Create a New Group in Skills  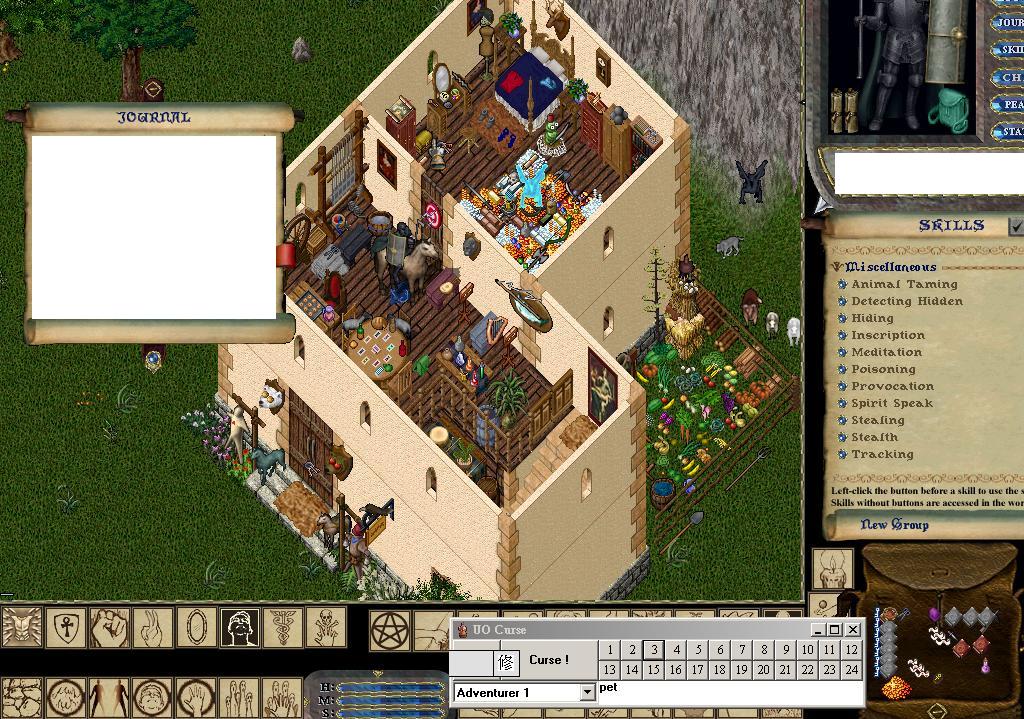point(894,525)
